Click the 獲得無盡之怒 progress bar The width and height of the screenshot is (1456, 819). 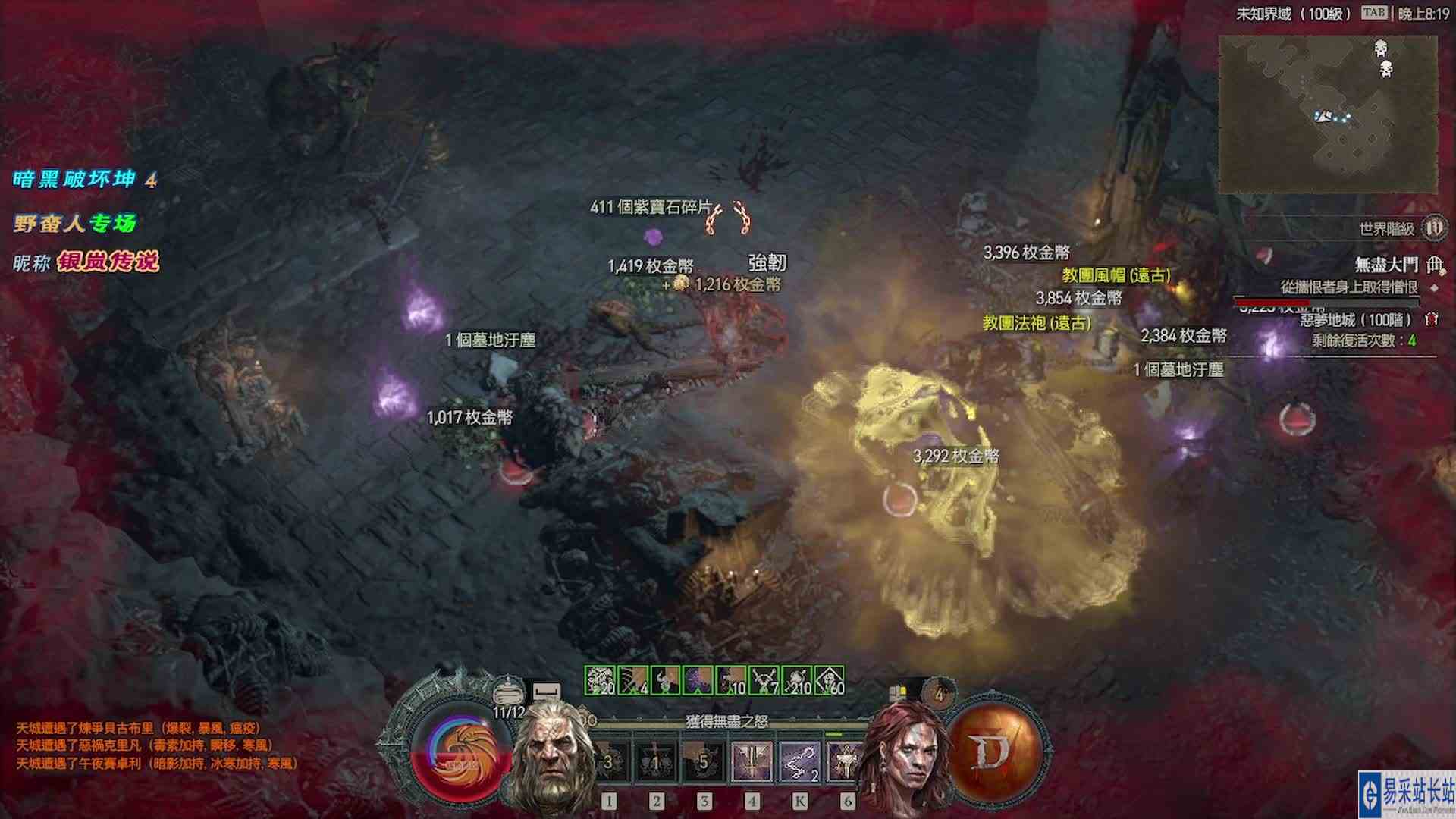click(x=726, y=720)
